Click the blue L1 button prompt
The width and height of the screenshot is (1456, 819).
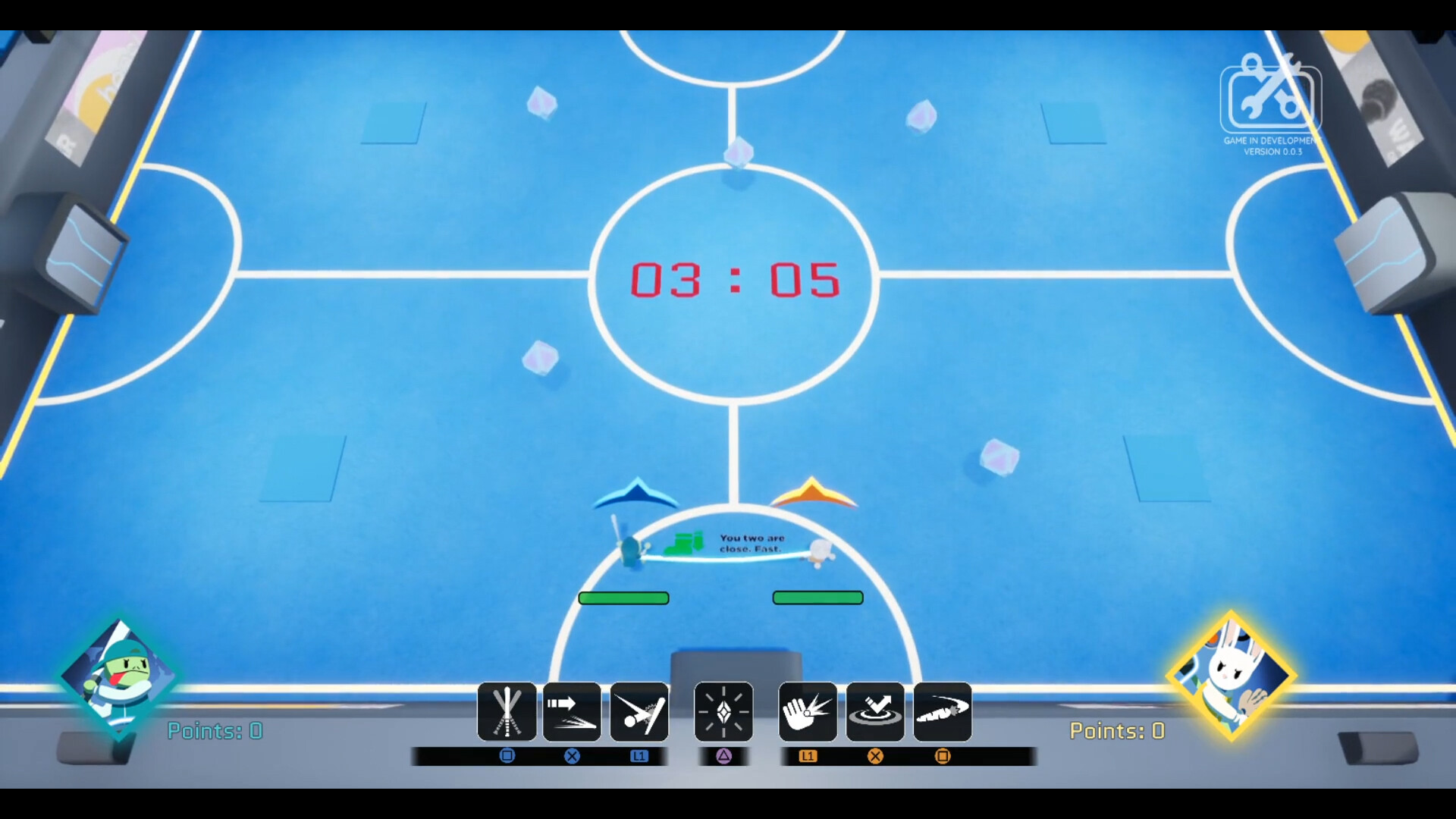coord(639,756)
